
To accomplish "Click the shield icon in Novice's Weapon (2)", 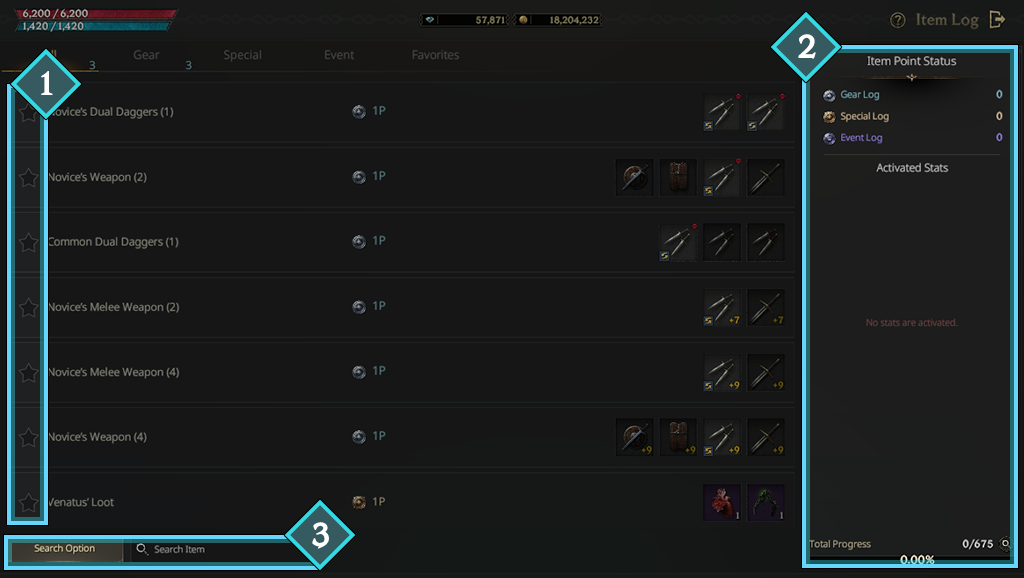I will coord(634,177).
